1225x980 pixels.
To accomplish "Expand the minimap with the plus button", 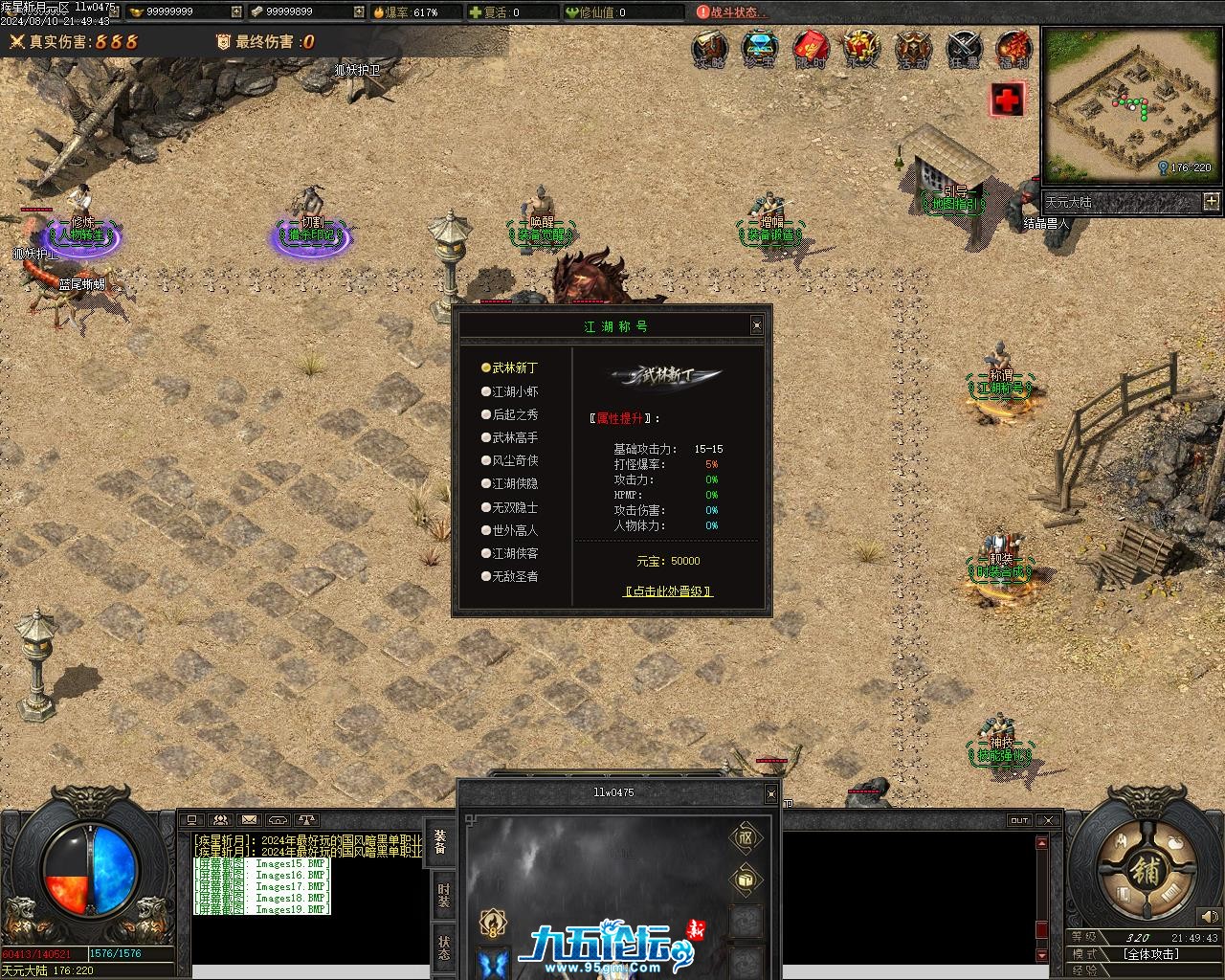I will tap(1212, 201).
